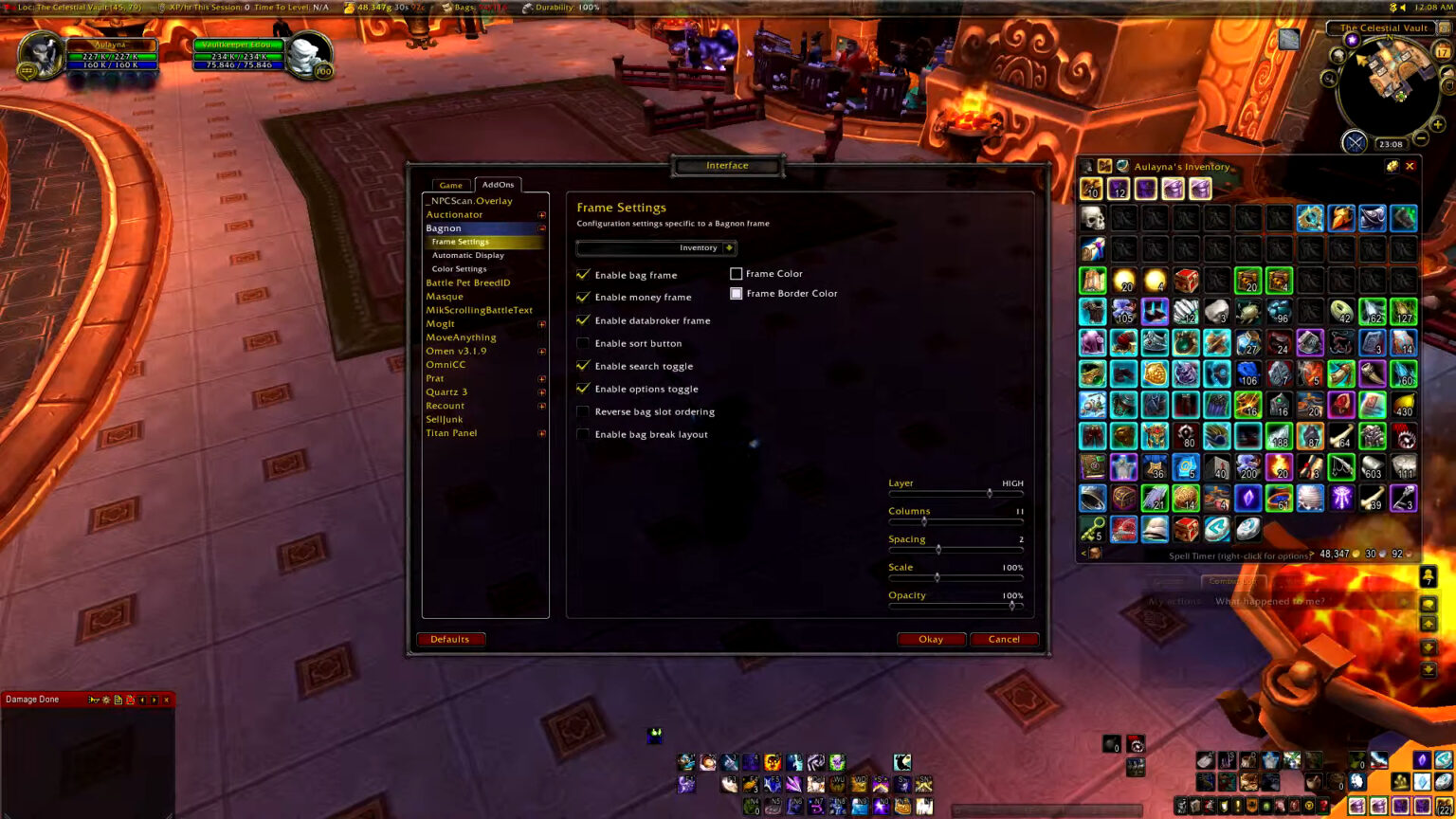The height and width of the screenshot is (819, 1456).
Task: Enable the sort button checkbox
Action: 583,343
